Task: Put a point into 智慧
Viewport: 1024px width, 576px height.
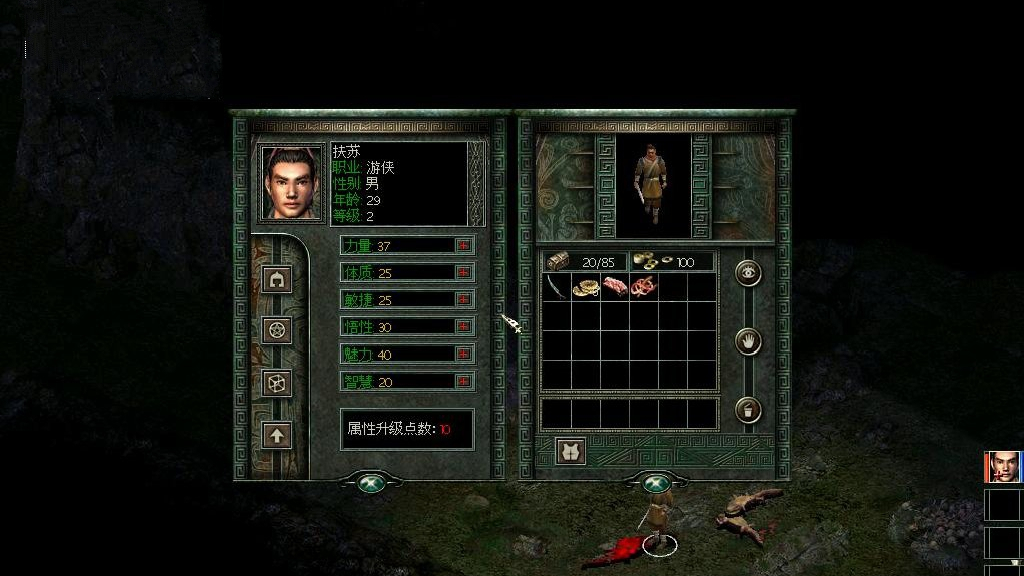Action: [463, 380]
